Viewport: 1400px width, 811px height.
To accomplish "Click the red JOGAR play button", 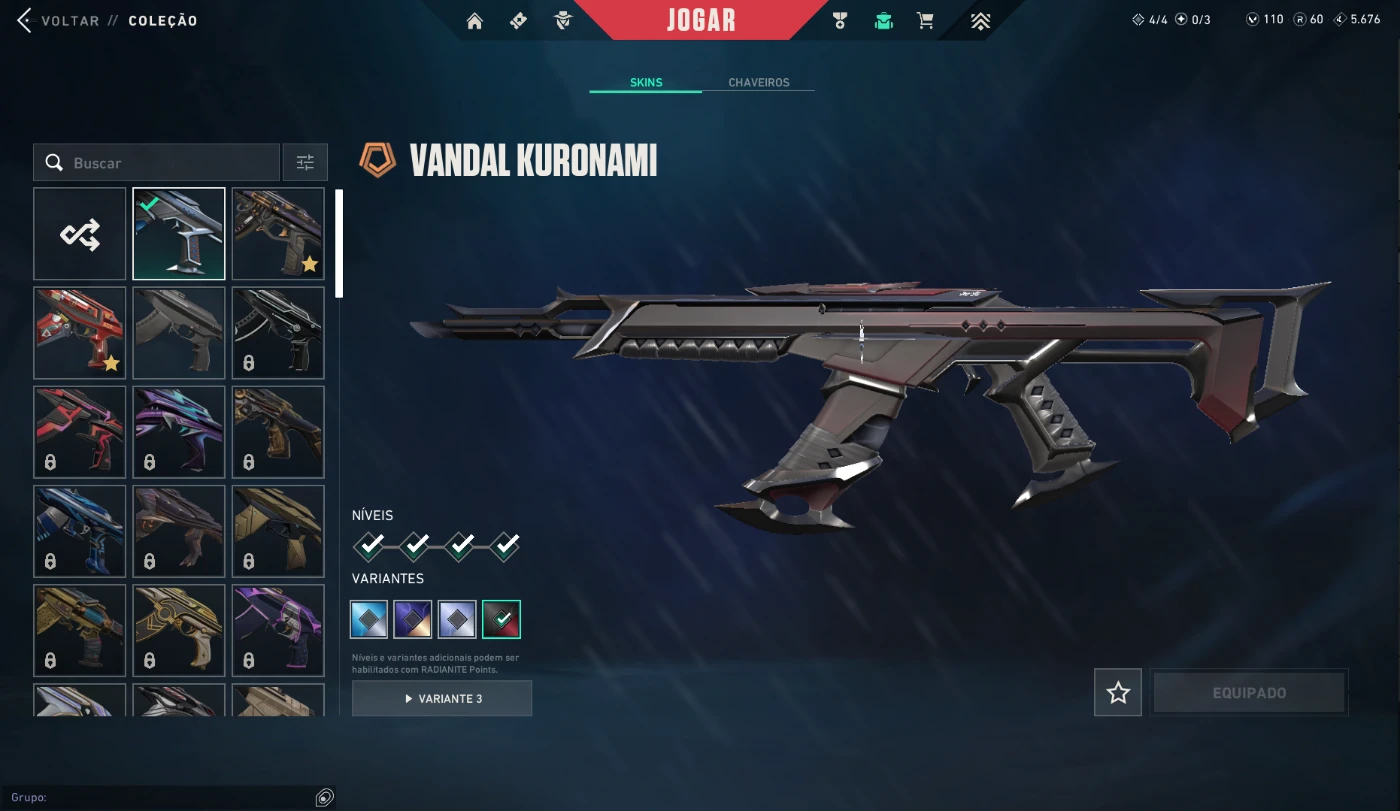I will coord(700,20).
